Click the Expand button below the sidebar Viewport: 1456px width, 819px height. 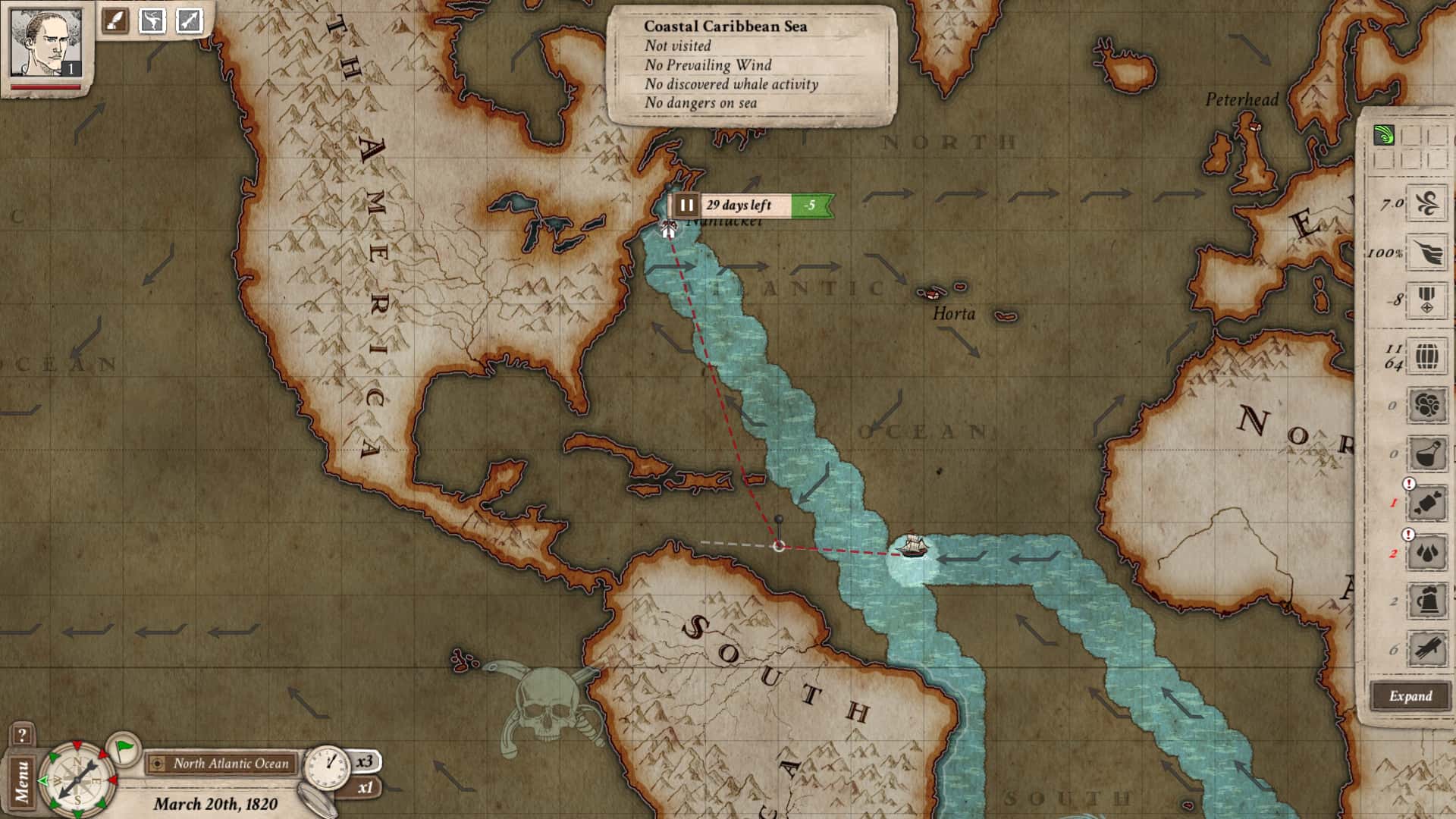coord(1410,696)
